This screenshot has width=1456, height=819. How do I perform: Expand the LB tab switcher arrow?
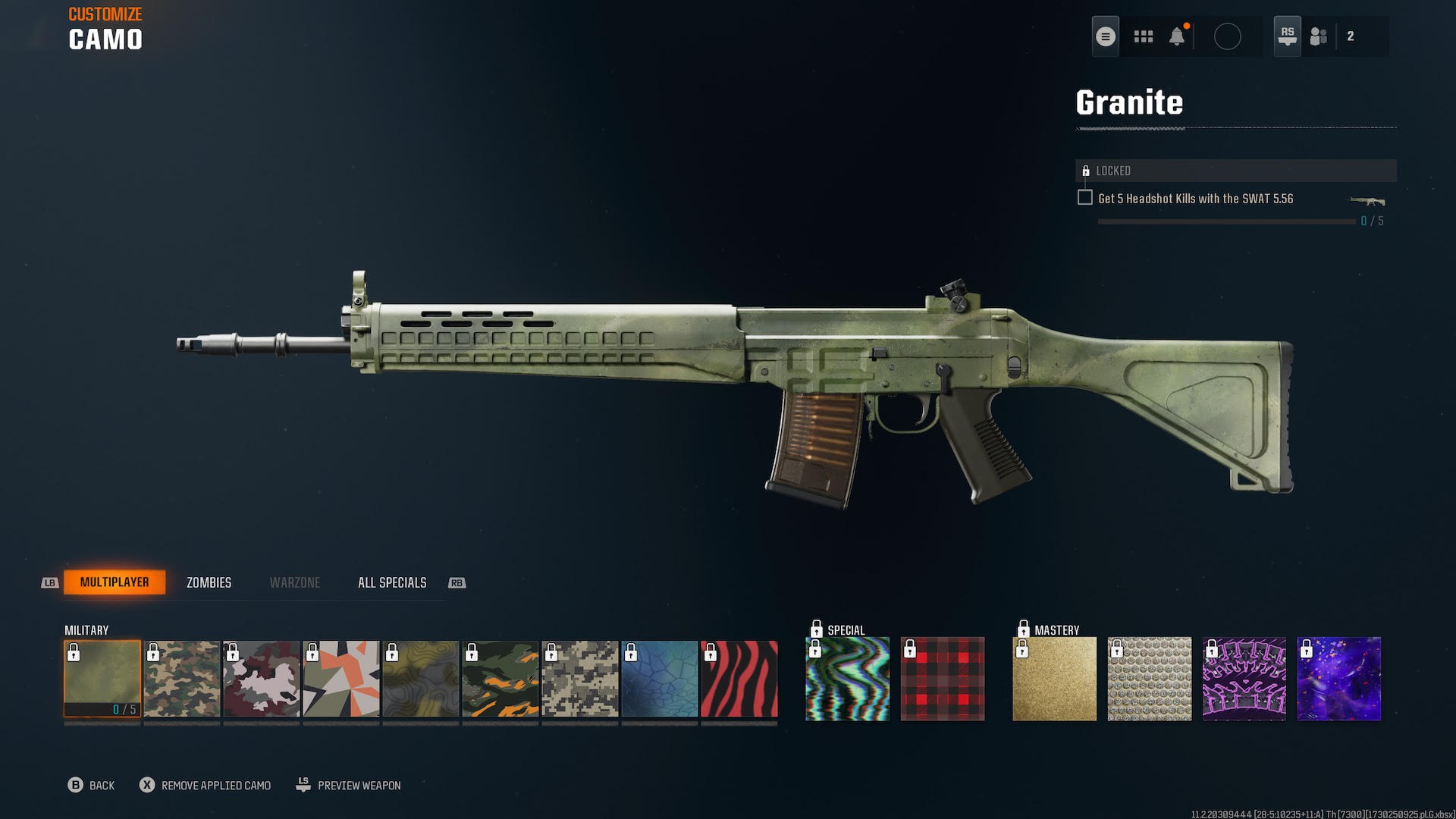49,582
